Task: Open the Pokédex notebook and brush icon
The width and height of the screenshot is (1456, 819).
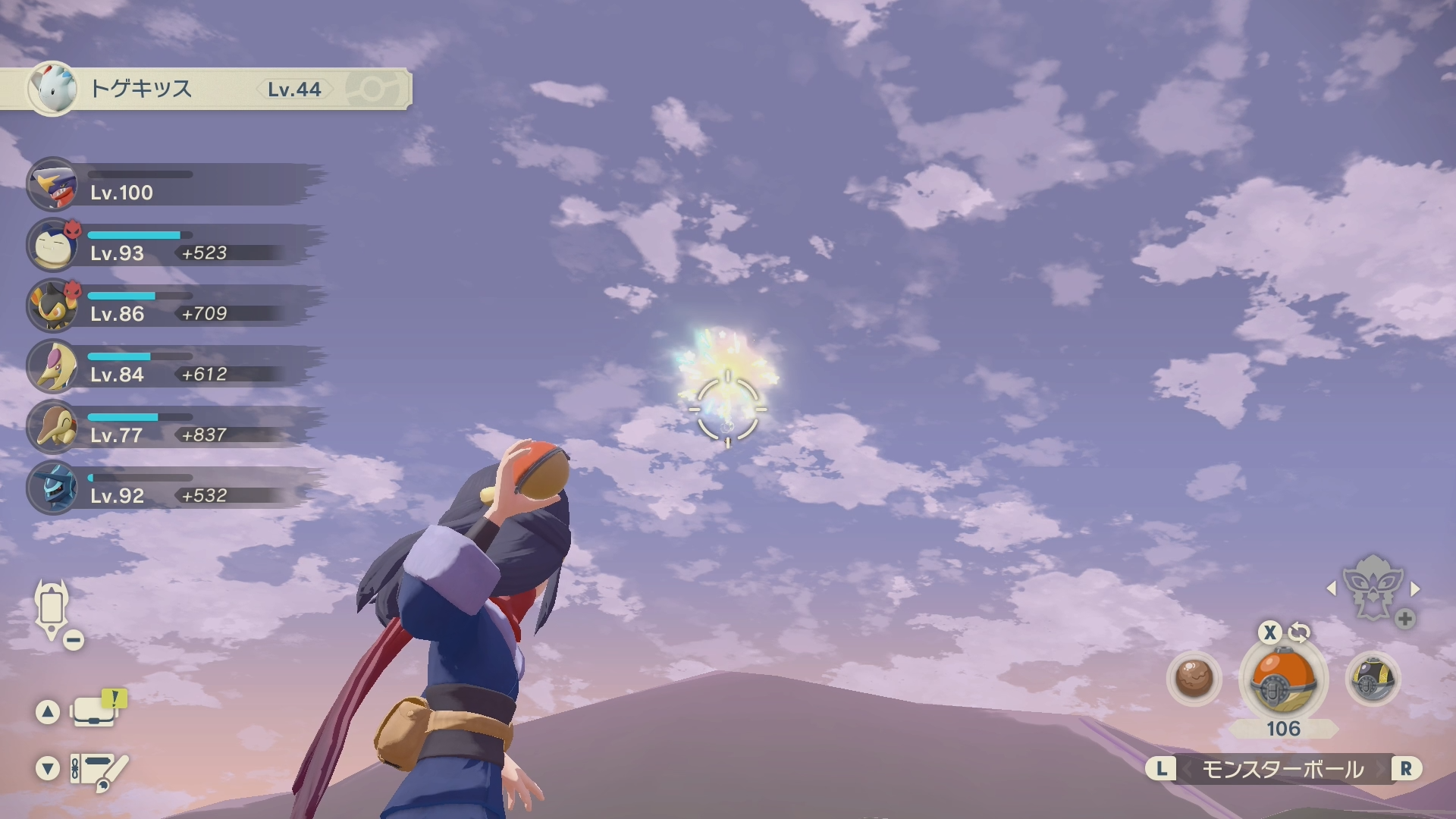Action: click(97, 770)
